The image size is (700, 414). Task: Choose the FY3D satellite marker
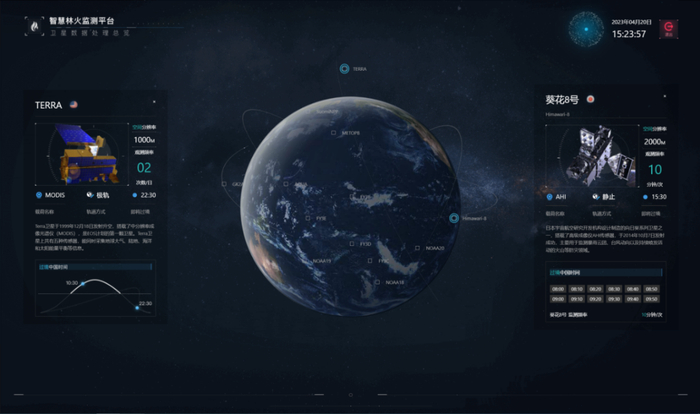(352, 243)
